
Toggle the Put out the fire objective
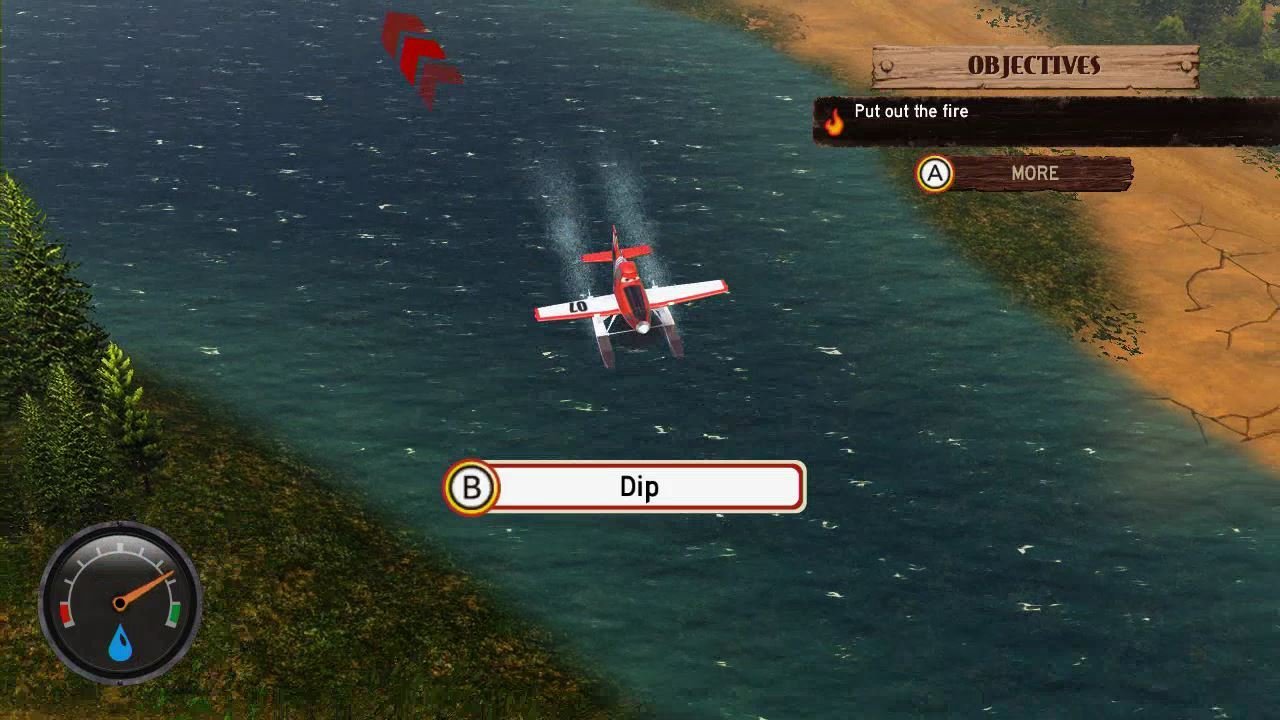tap(910, 111)
